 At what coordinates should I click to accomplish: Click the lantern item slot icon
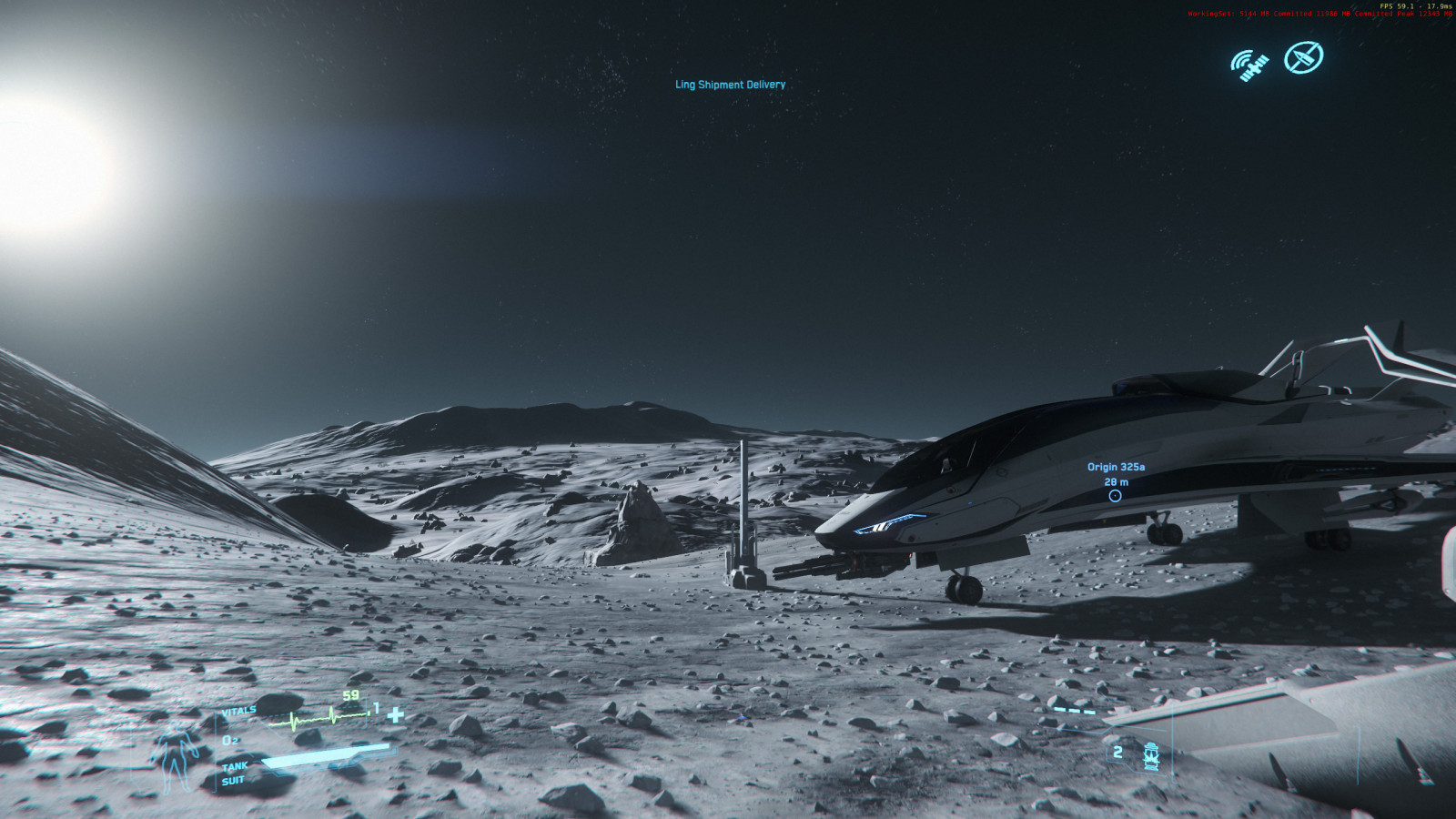tap(1151, 755)
